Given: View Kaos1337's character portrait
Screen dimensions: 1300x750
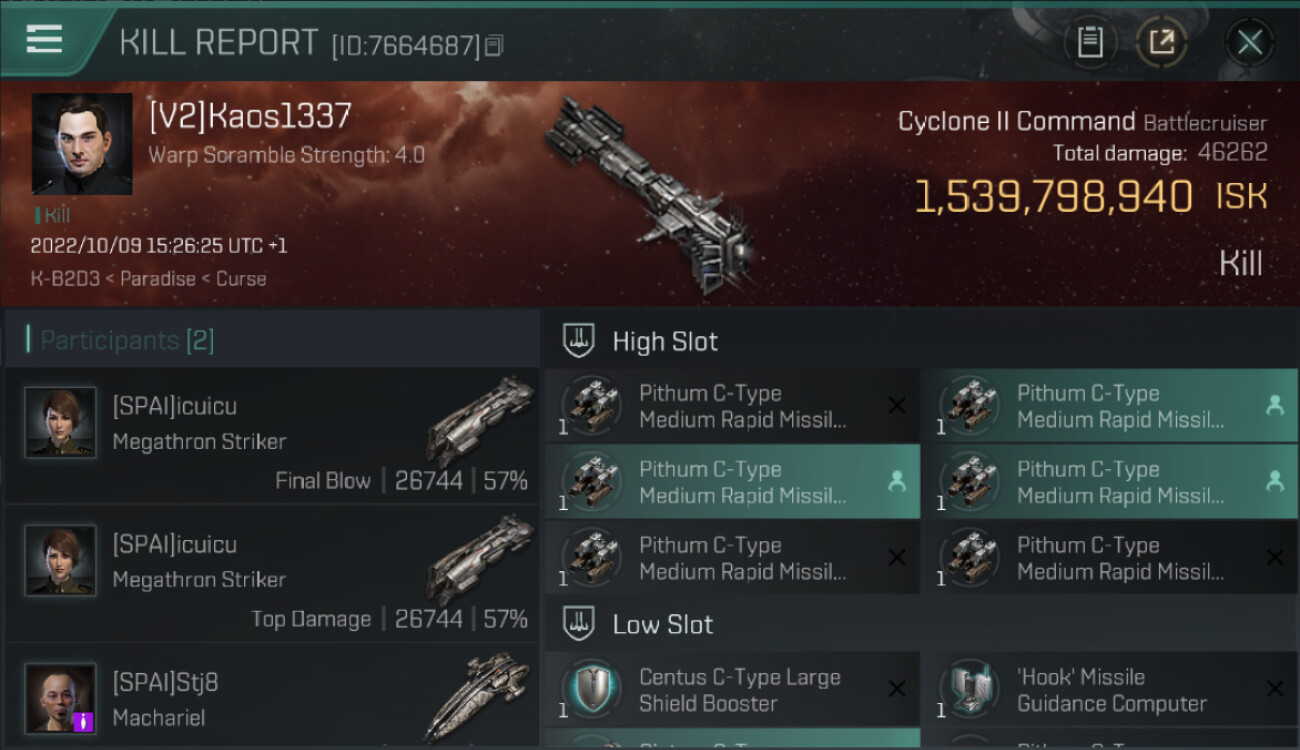Looking at the screenshot, I should click(x=82, y=144).
